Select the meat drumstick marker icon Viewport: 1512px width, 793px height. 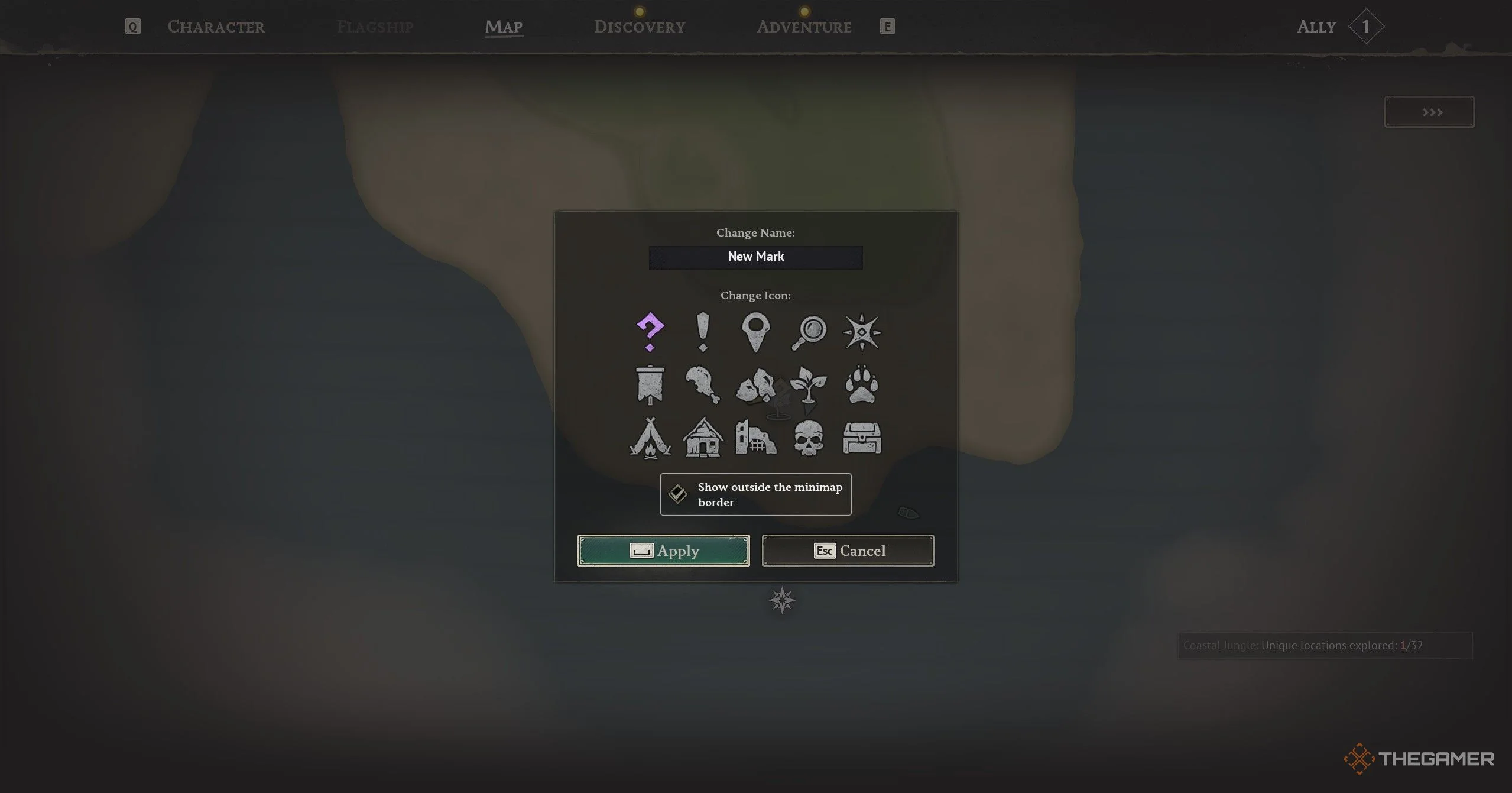point(703,386)
